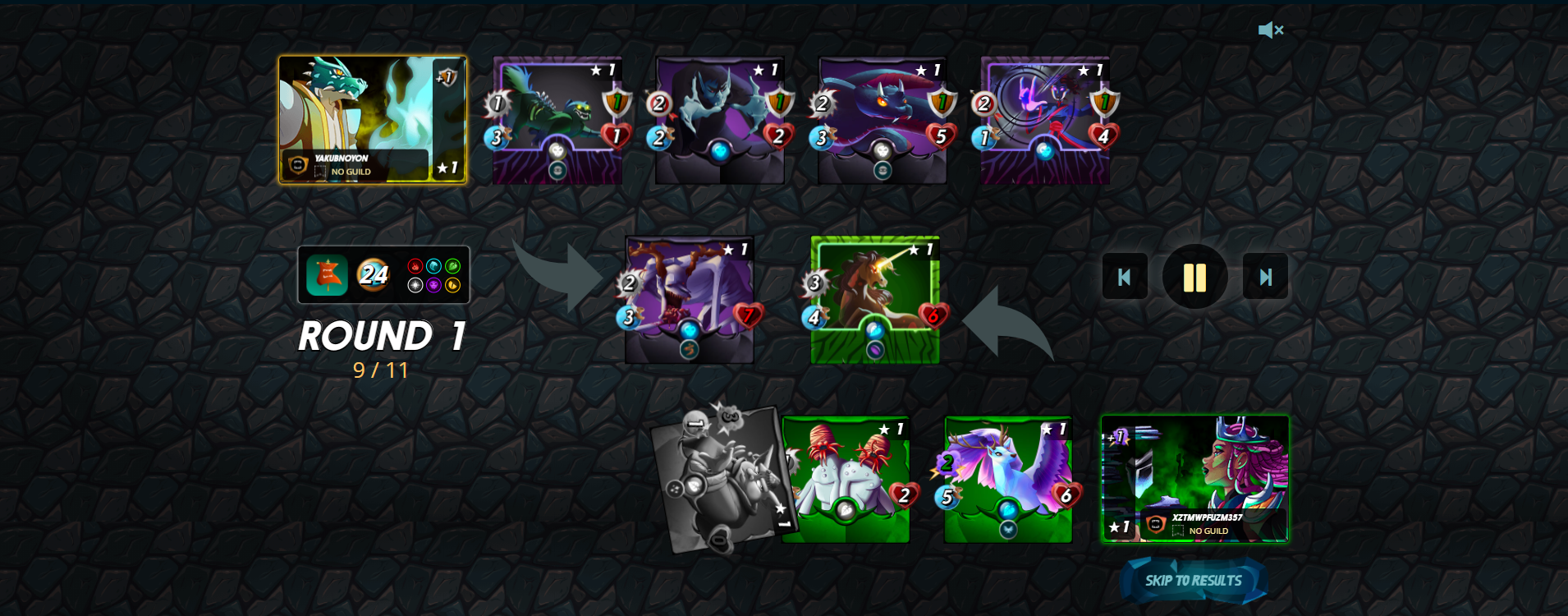Click the Earth splinter element icon
1568x616 pixels.
click(x=452, y=266)
